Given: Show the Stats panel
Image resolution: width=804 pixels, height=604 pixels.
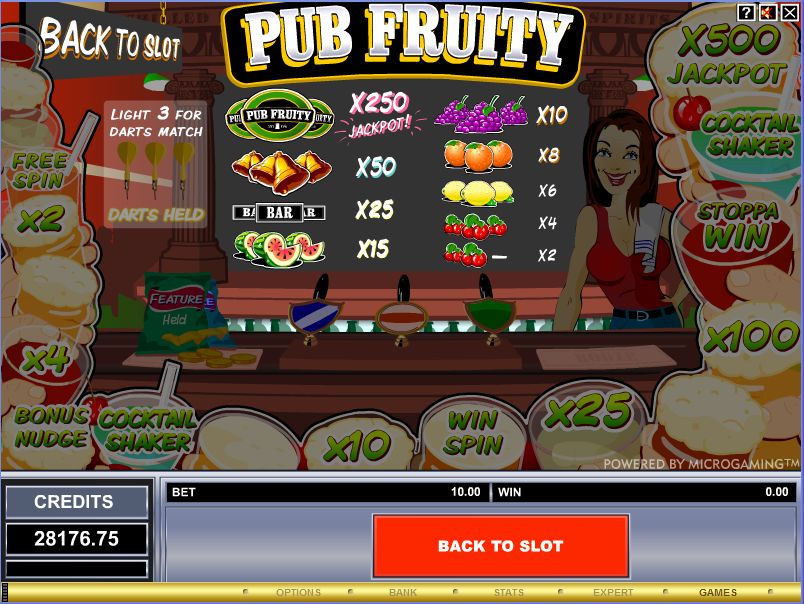Looking at the screenshot, I should pyautogui.click(x=508, y=592).
